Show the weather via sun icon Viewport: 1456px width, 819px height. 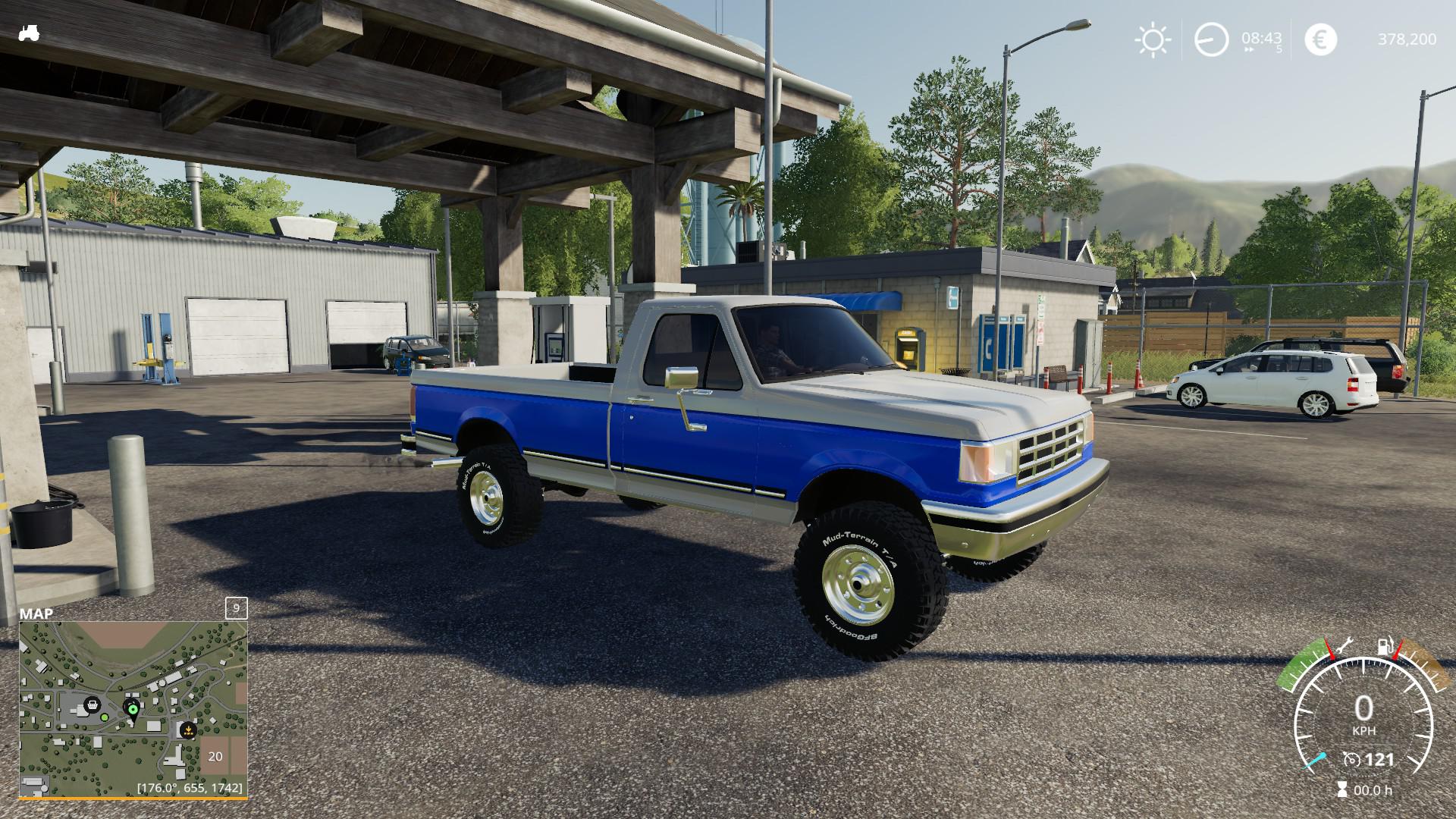tap(1152, 39)
